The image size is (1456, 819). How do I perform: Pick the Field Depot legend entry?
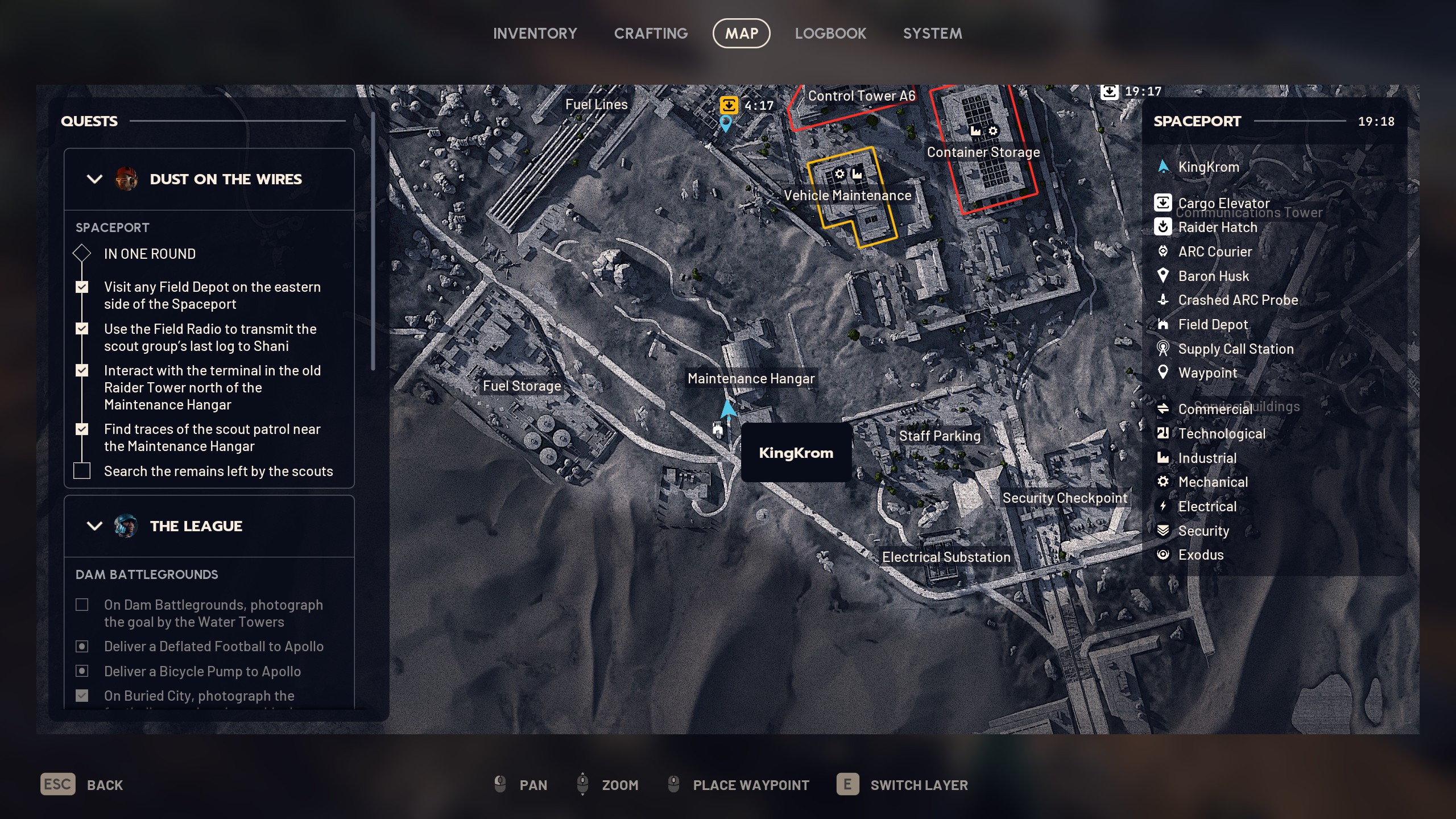pos(1213,325)
